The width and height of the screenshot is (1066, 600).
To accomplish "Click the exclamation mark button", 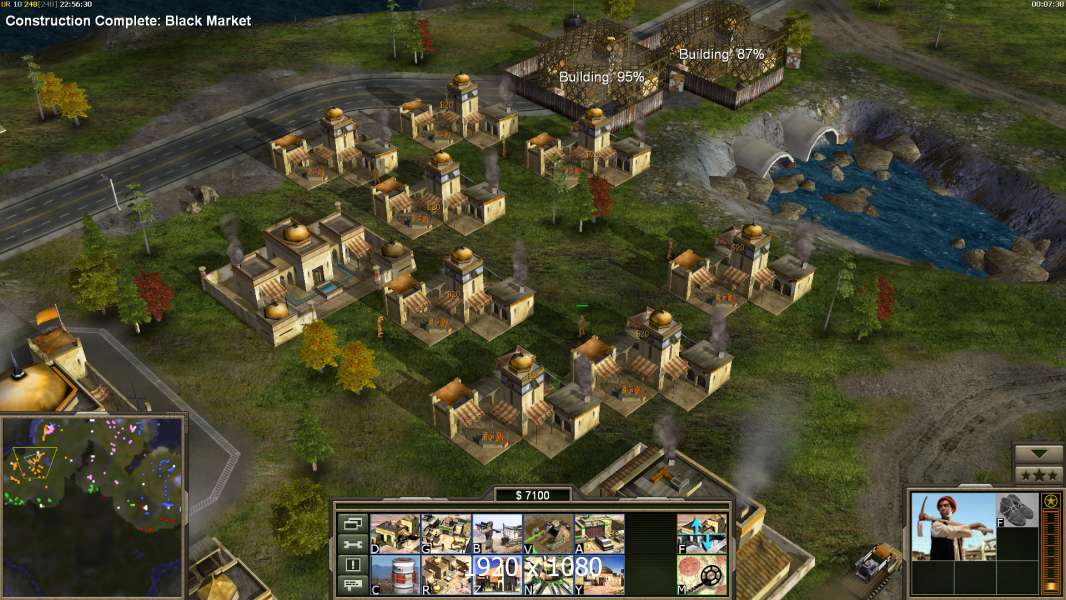I will point(352,566).
